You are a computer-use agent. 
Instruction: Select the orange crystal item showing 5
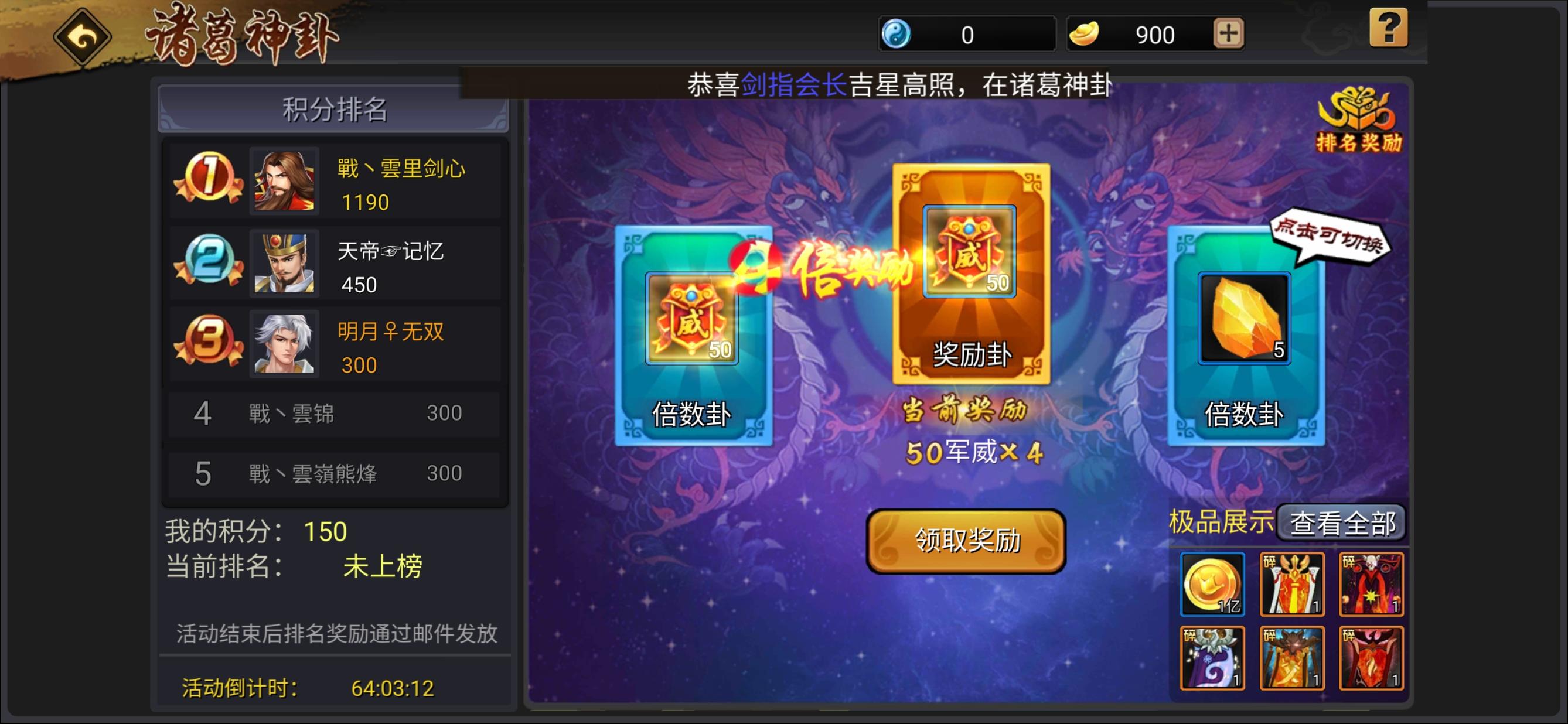click(1245, 316)
